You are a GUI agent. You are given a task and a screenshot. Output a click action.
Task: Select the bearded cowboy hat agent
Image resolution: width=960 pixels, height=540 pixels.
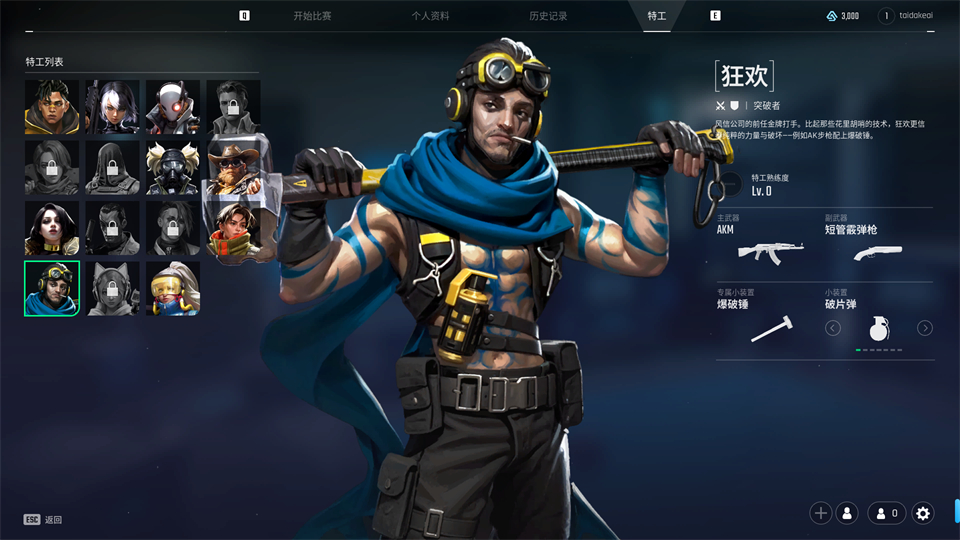coord(233,167)
